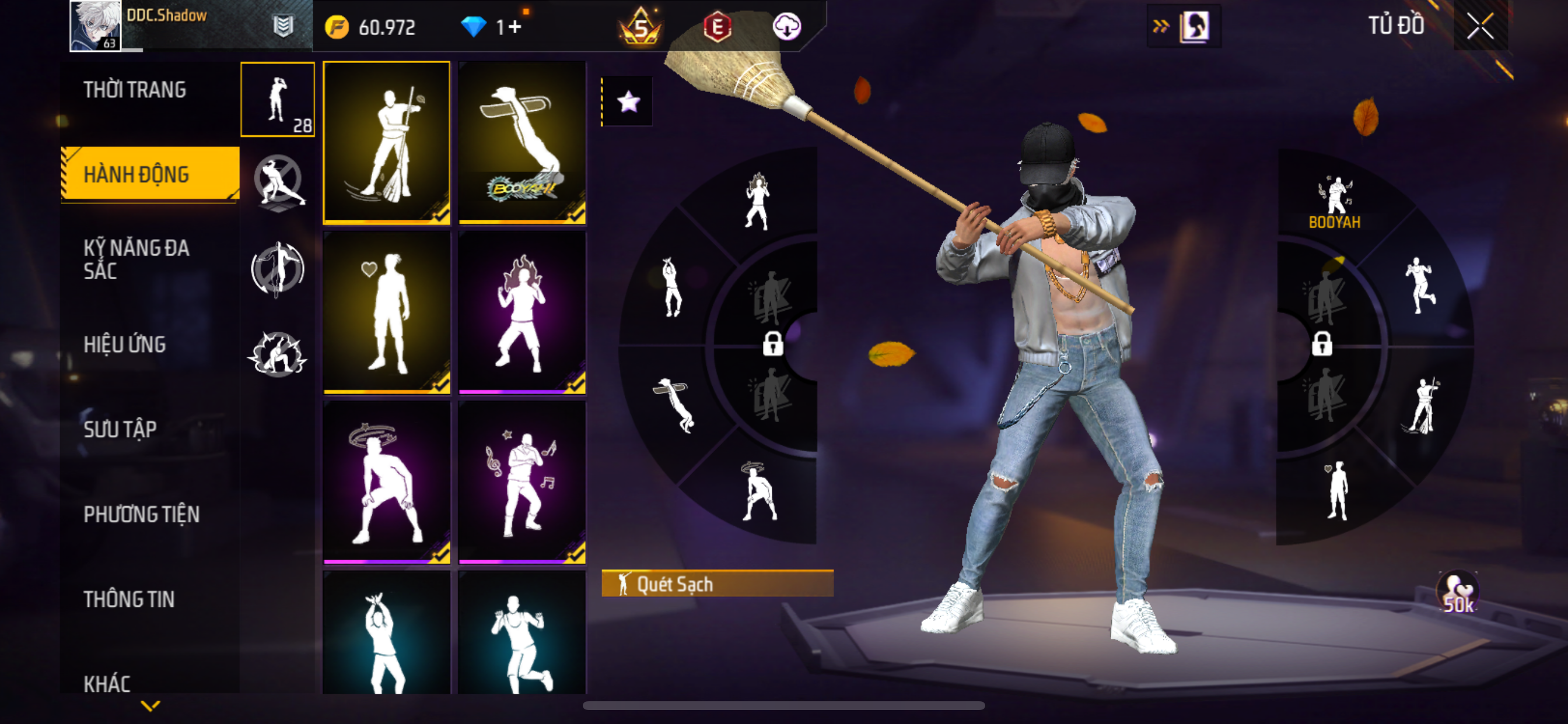This screenshot has height=724, width=1568.
Task: Open the cloud download icon
Action: (786, 27)
